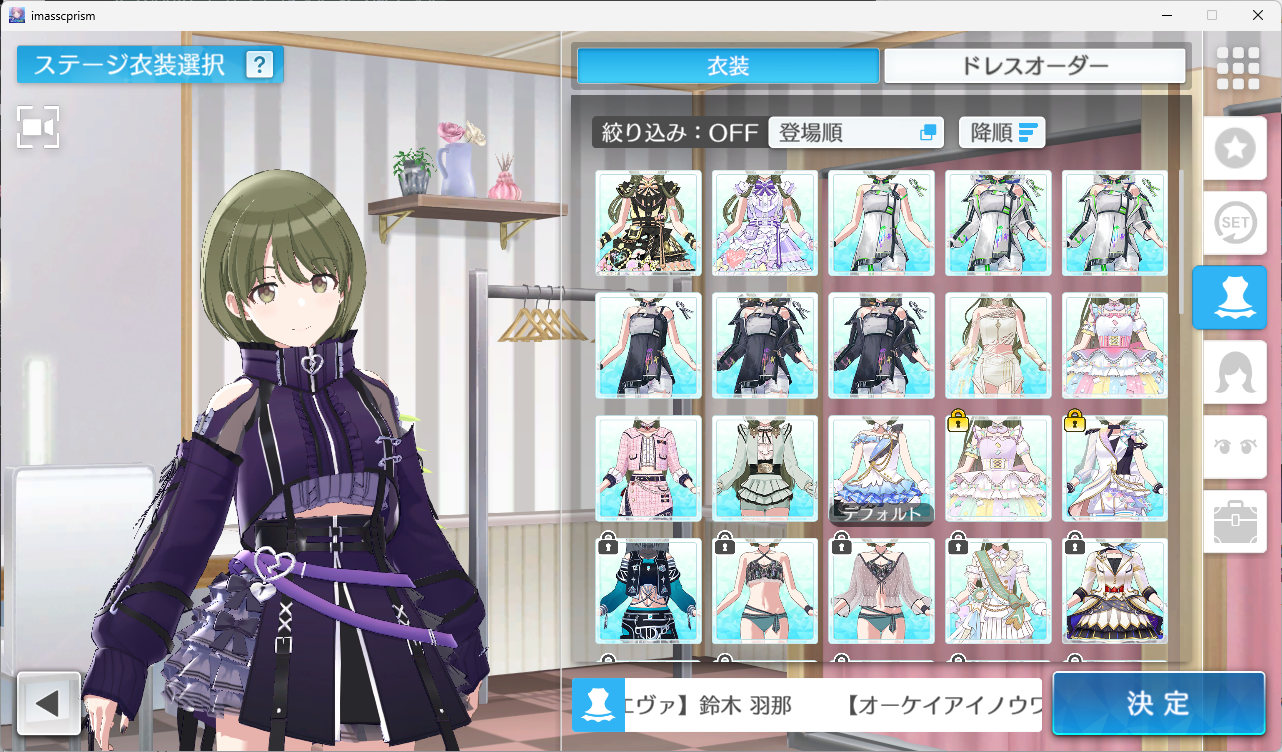Switch to the ドレスオーダー tab
This screenshot has width=1282, height=752.
1034,66
